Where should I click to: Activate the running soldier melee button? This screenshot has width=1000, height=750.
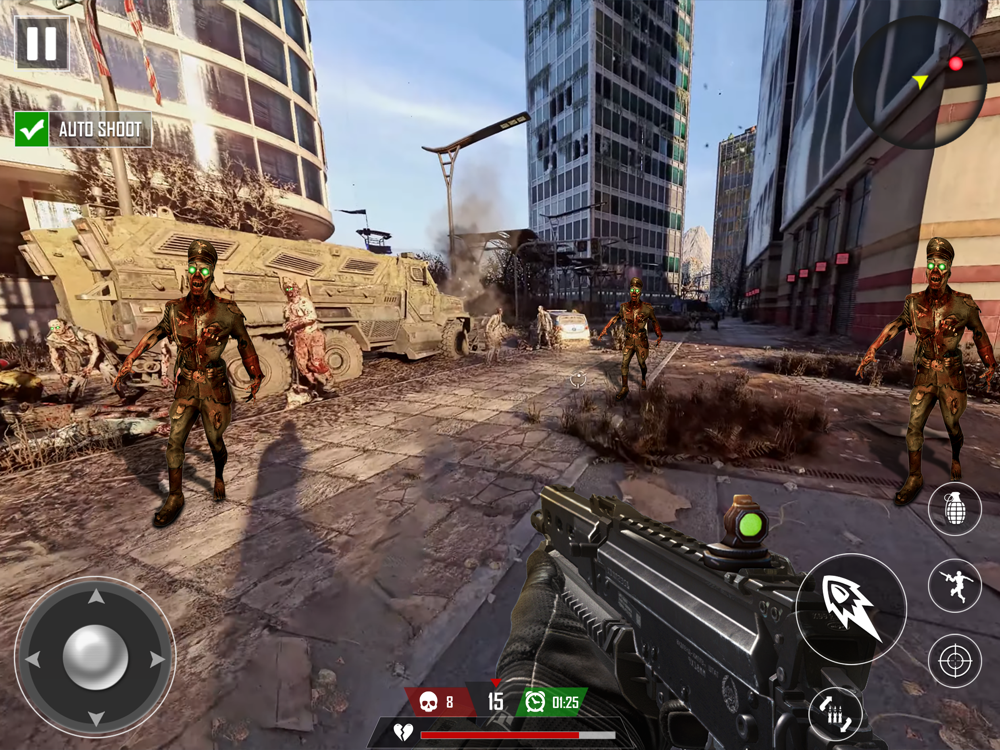click(954, 585)
